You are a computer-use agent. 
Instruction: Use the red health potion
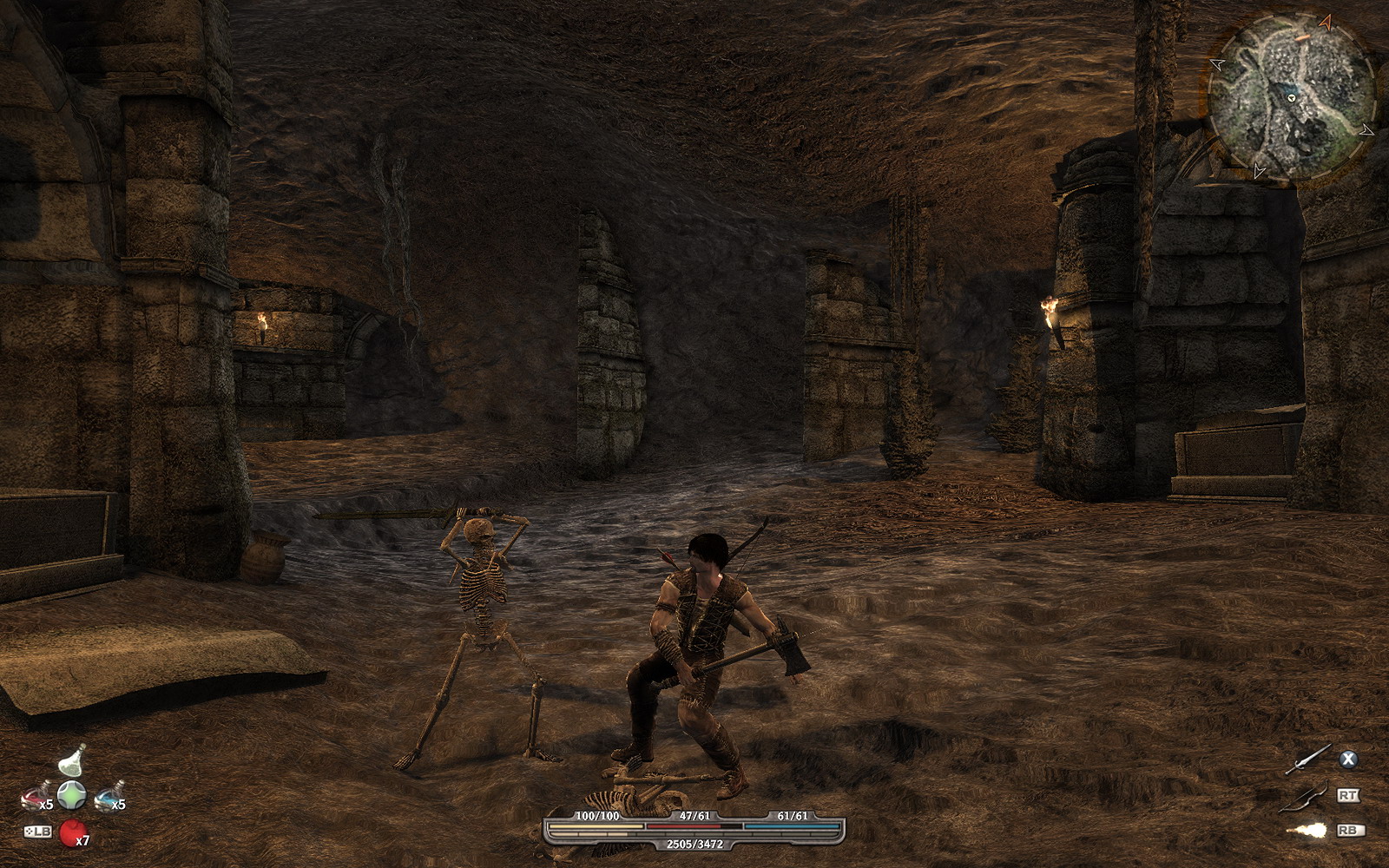tap(36, 794)
